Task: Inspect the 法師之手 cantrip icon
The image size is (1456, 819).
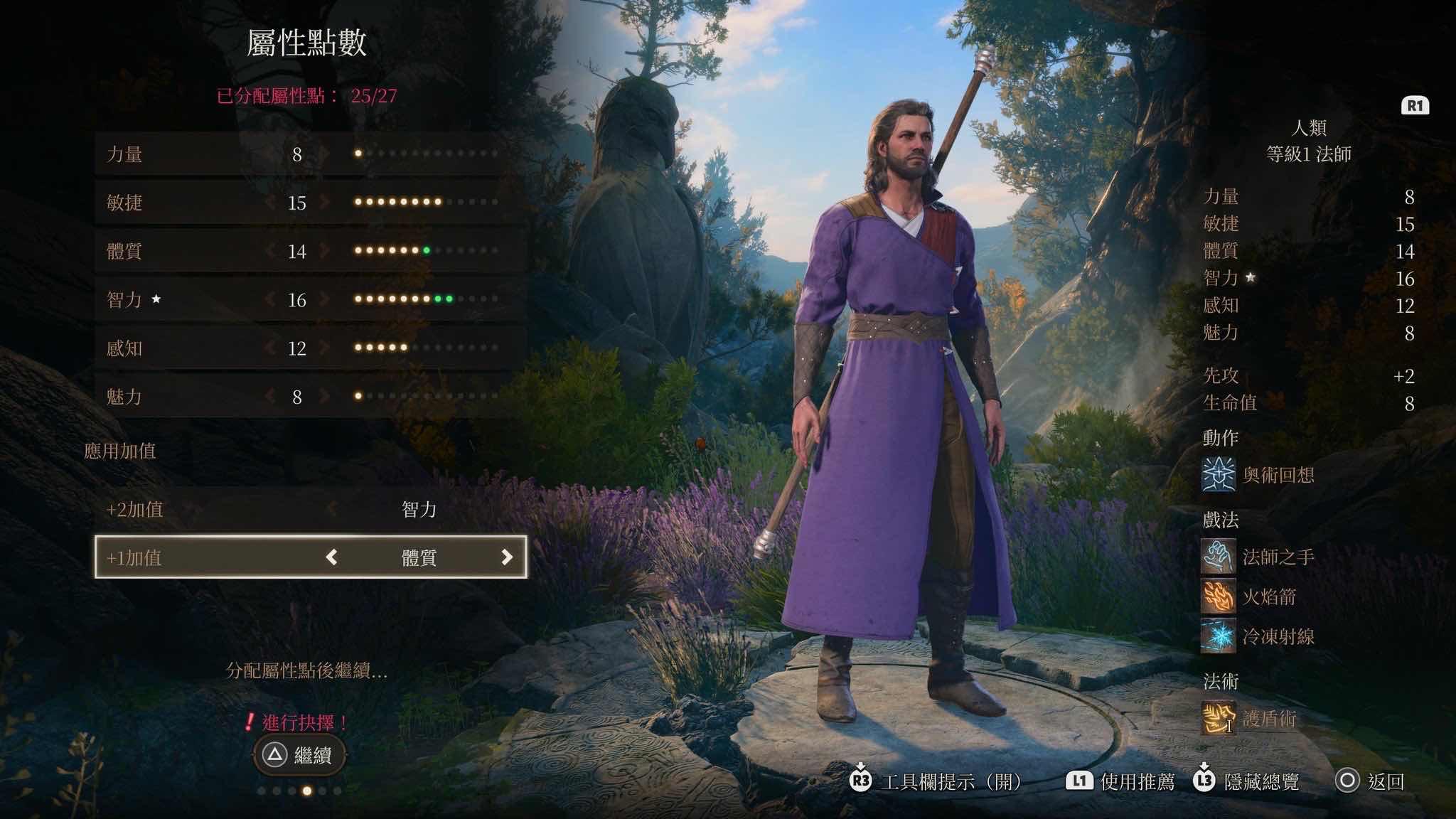Action: click(x=1218, y=556)
